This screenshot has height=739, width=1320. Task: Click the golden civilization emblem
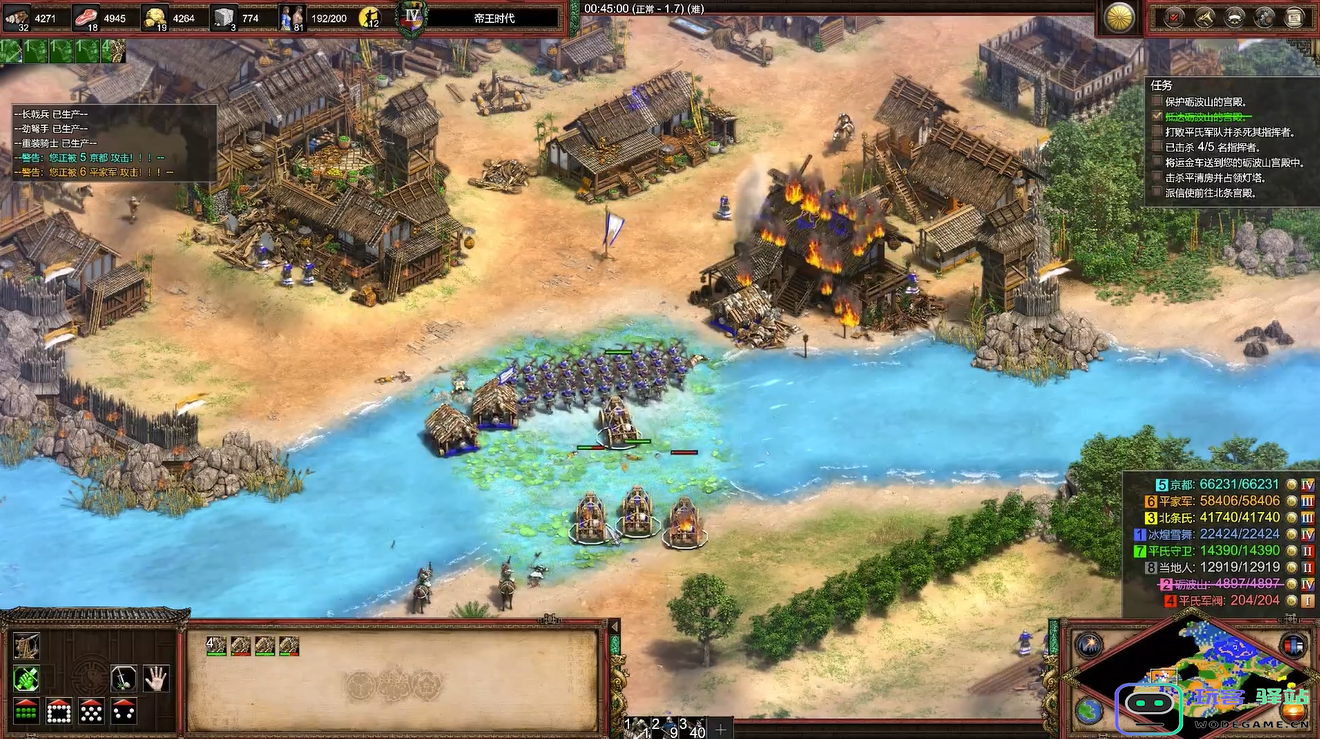click(1120, 16)
